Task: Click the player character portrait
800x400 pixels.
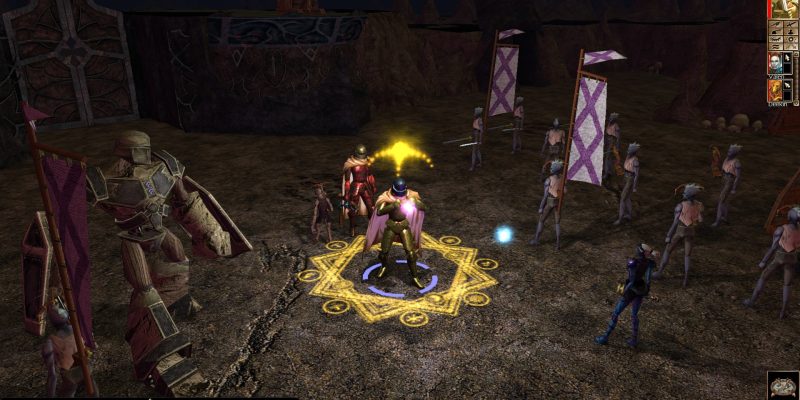Action: (x=783, y=9)
